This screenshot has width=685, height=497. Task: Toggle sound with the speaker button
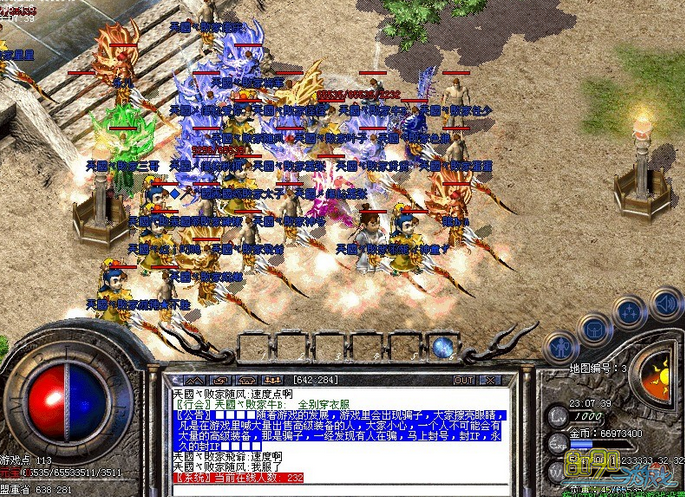coord(663,300)
